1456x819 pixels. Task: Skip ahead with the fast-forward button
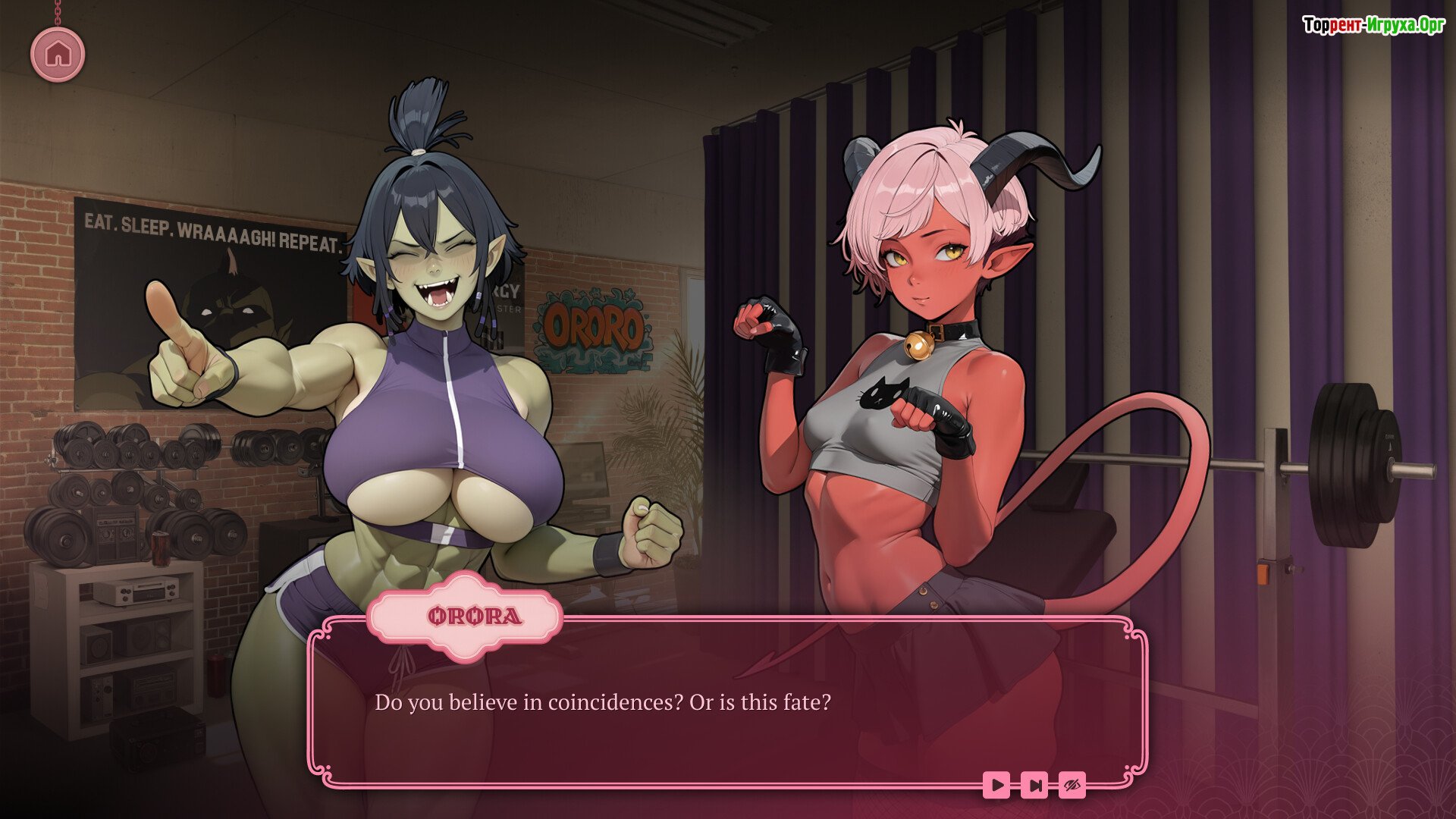point(1034,785)
